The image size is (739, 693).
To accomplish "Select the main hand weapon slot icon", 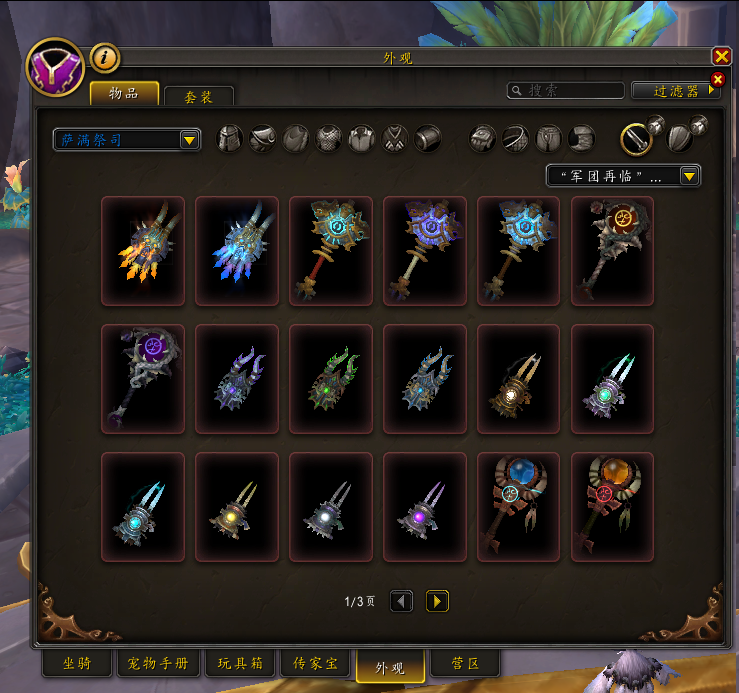I will coord(636,138).
